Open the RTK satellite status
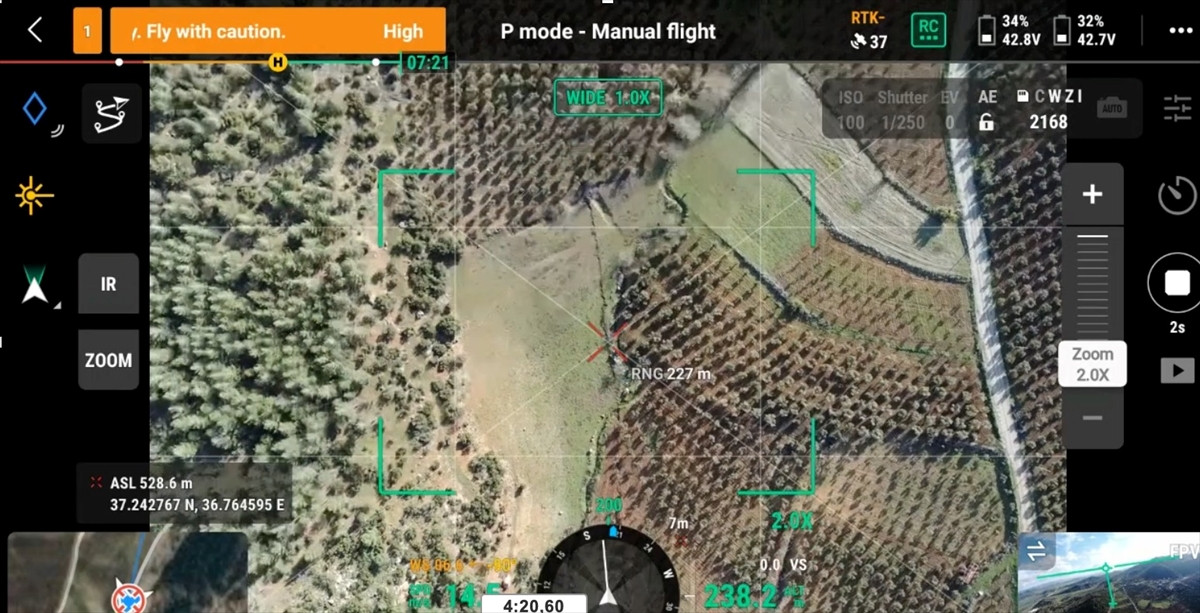The image size is (1200, 613). pos(868,30)
